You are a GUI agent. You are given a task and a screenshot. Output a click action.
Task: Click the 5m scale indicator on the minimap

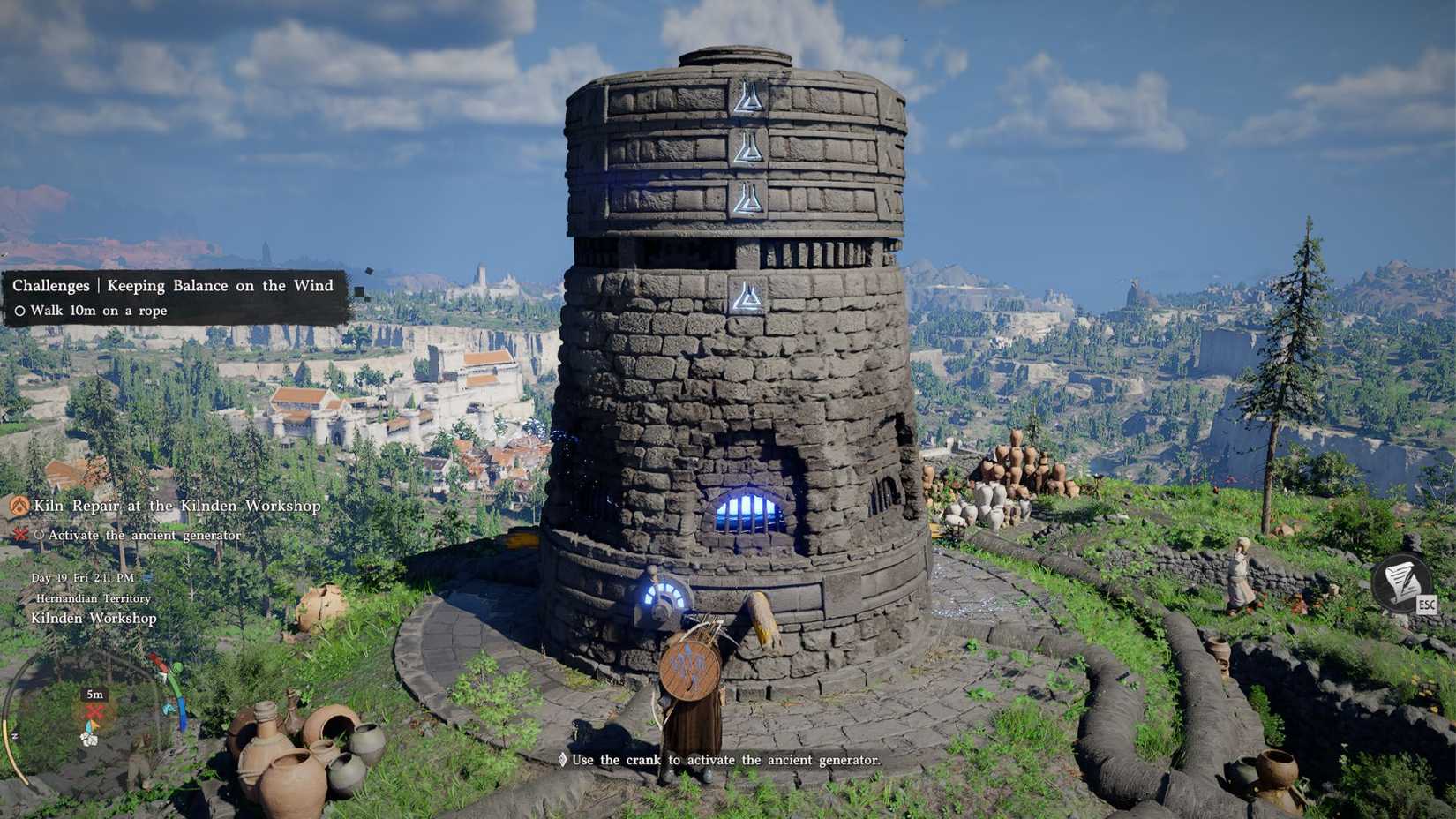point(94,695)
